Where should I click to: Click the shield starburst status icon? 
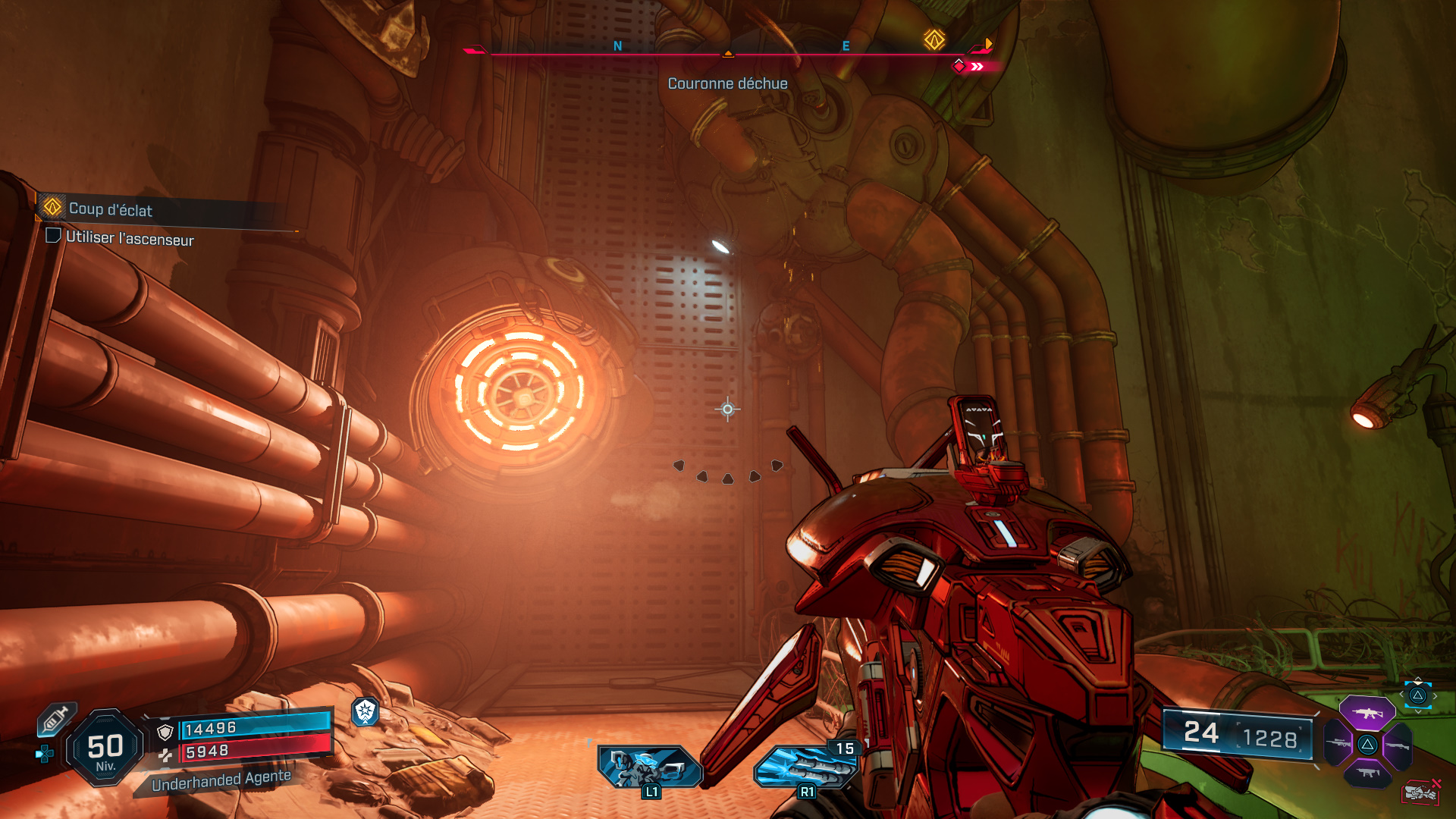point(366,711)
